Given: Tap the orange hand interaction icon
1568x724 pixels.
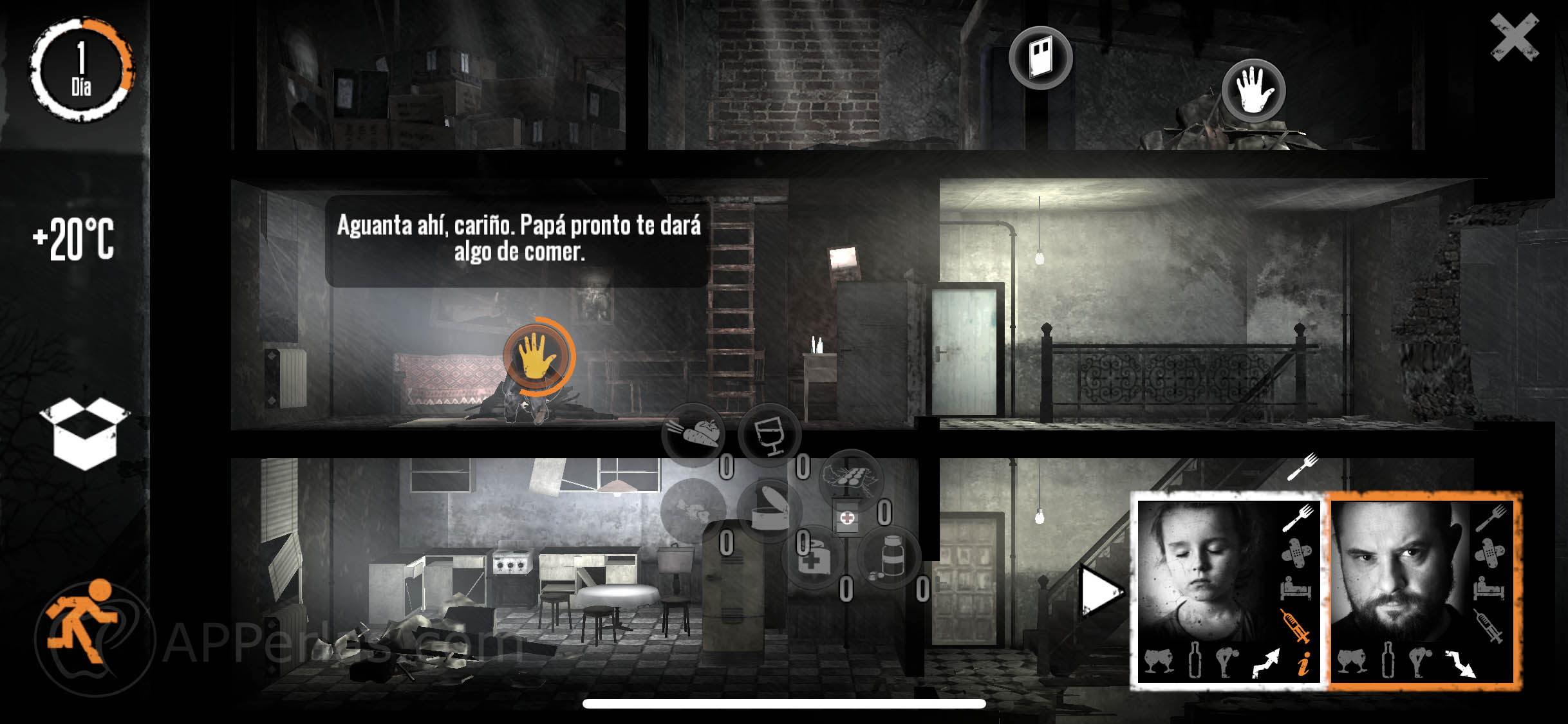Looking at the screenshot, I should pyautogui.click(x=537, y=356).
